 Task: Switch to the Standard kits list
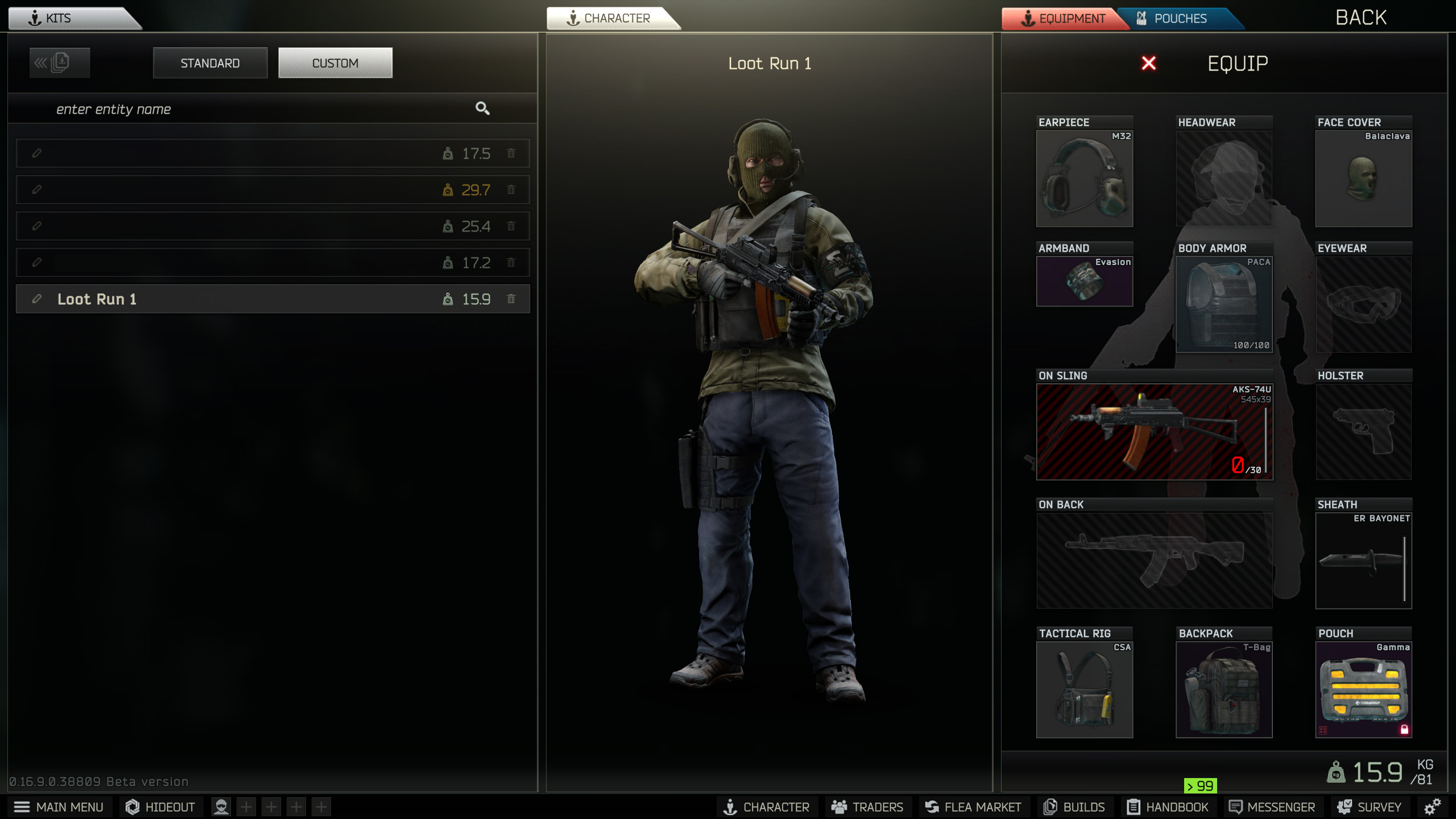[210, 63]
